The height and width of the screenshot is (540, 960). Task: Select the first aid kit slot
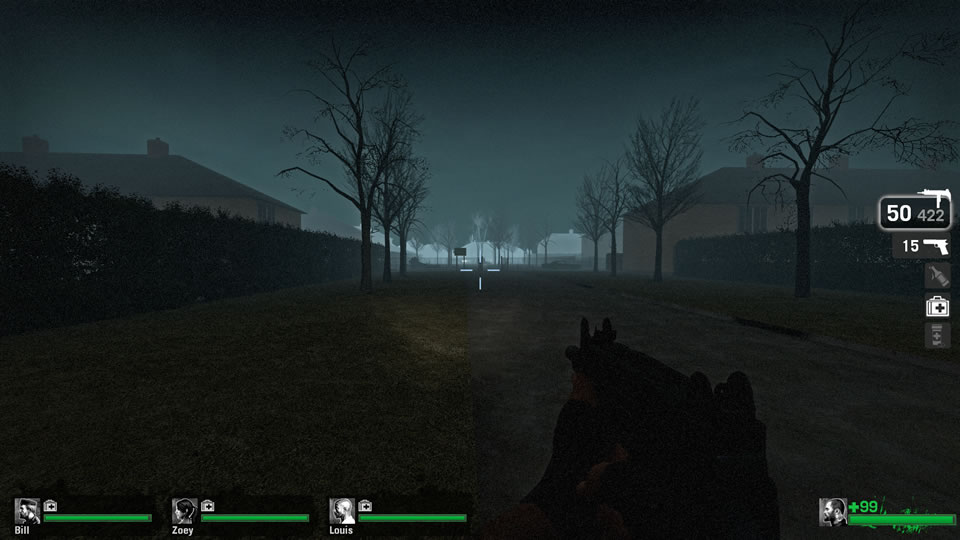pos(937,307)
